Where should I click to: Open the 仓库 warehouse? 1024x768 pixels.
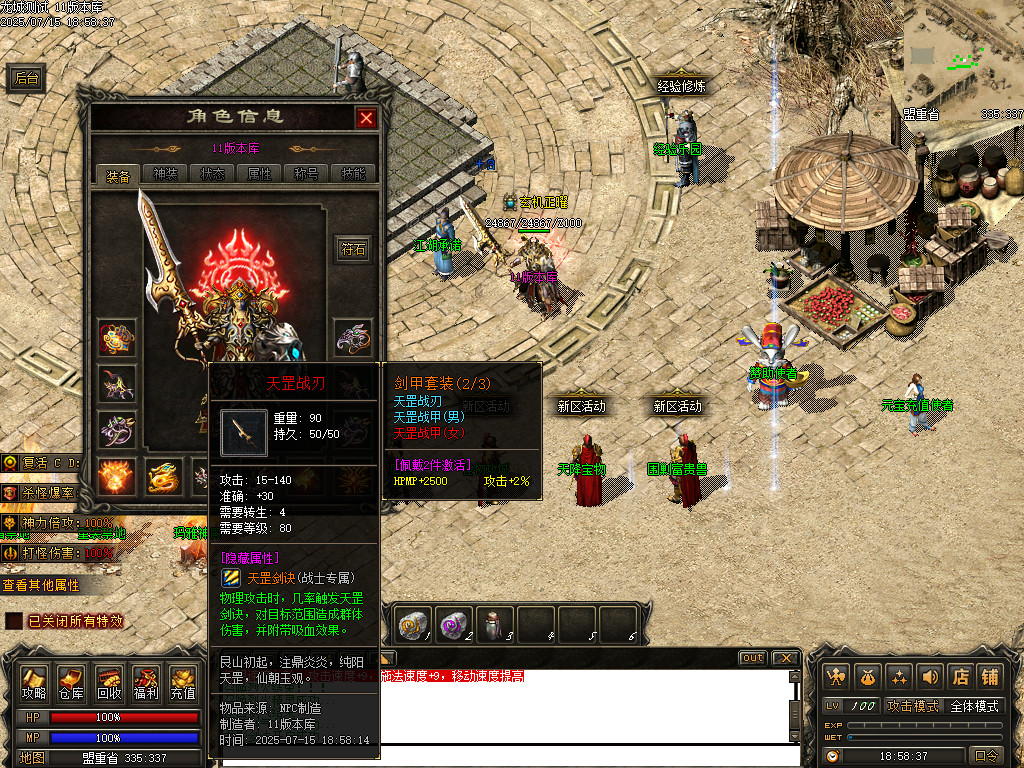tap(71, 682)
